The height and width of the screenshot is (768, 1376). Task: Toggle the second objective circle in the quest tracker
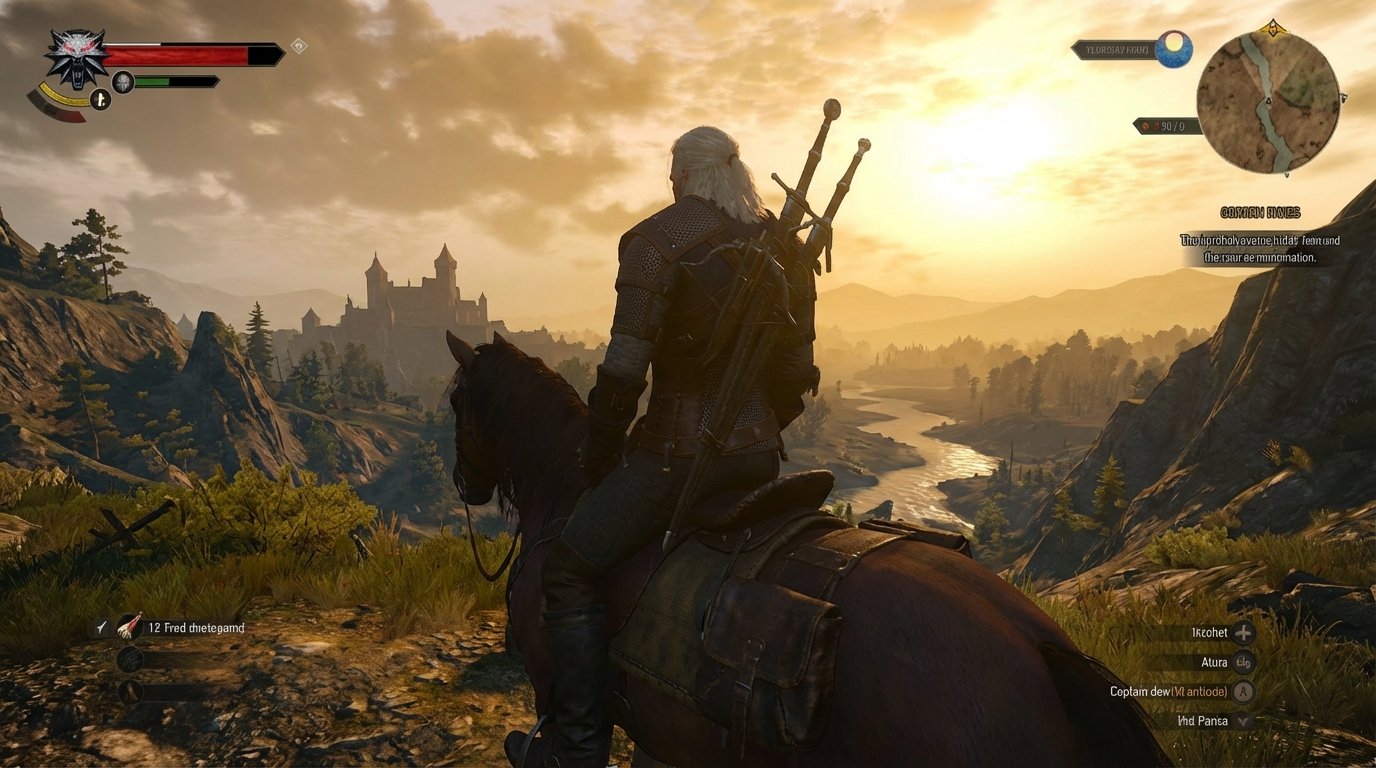coord(131,691)
